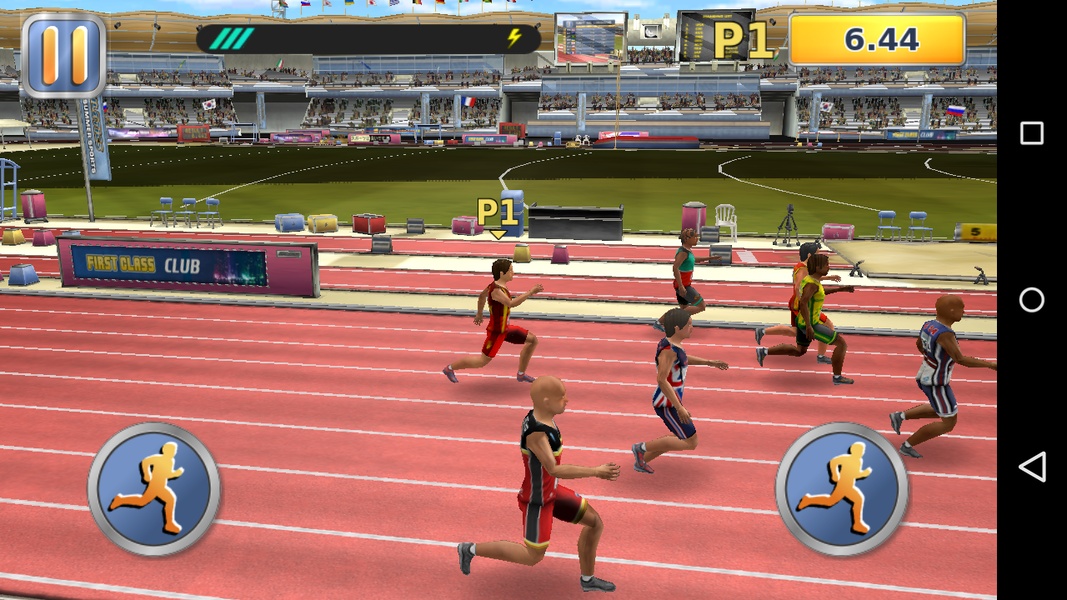The height and width of the screenshot is (600, 1067).
Task: Tap the Android back triangle button
Action: pyautogui.click(x=1031, y=466)
